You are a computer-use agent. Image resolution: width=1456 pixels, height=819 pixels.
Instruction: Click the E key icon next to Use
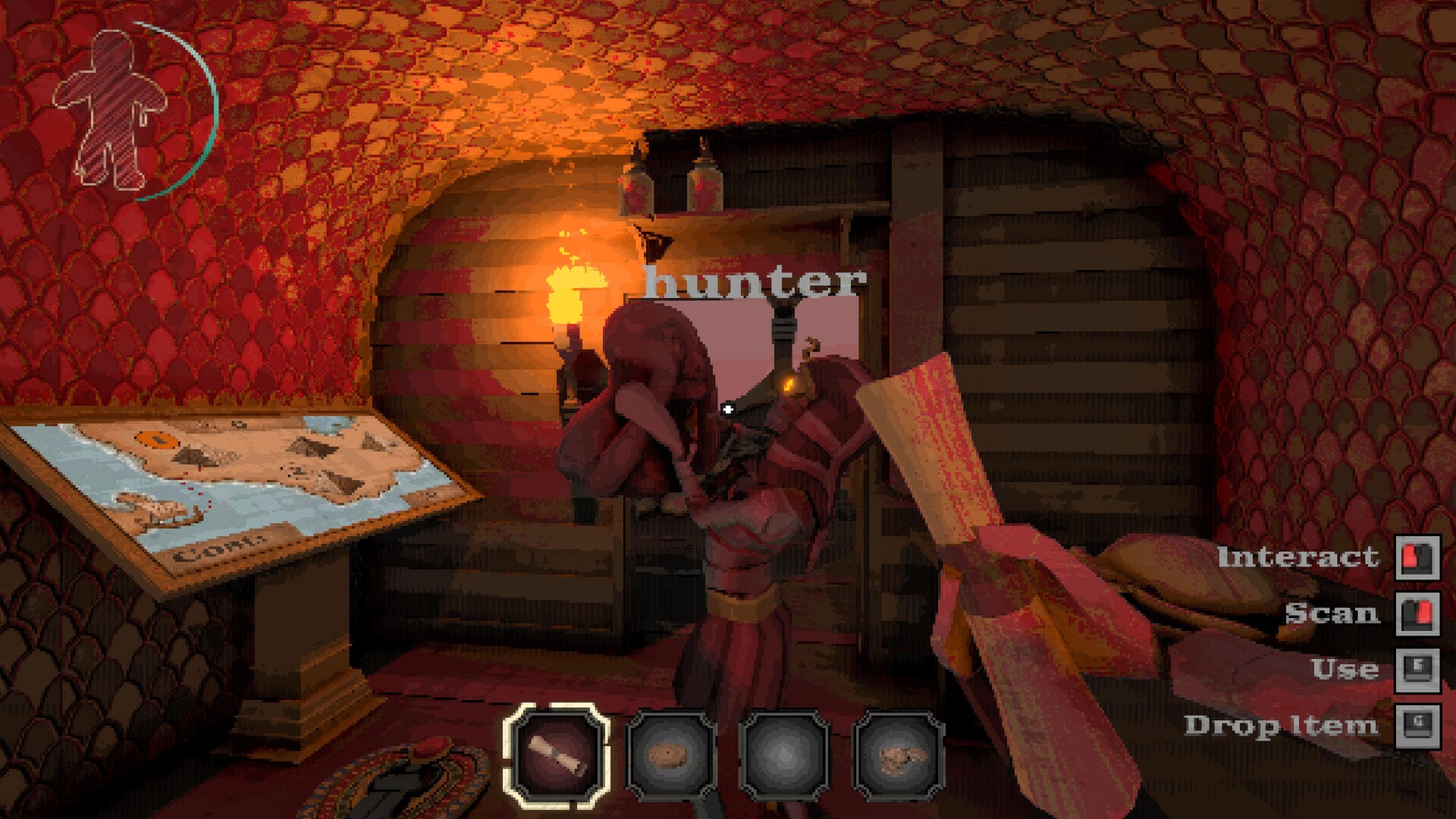pos(1417,669)
